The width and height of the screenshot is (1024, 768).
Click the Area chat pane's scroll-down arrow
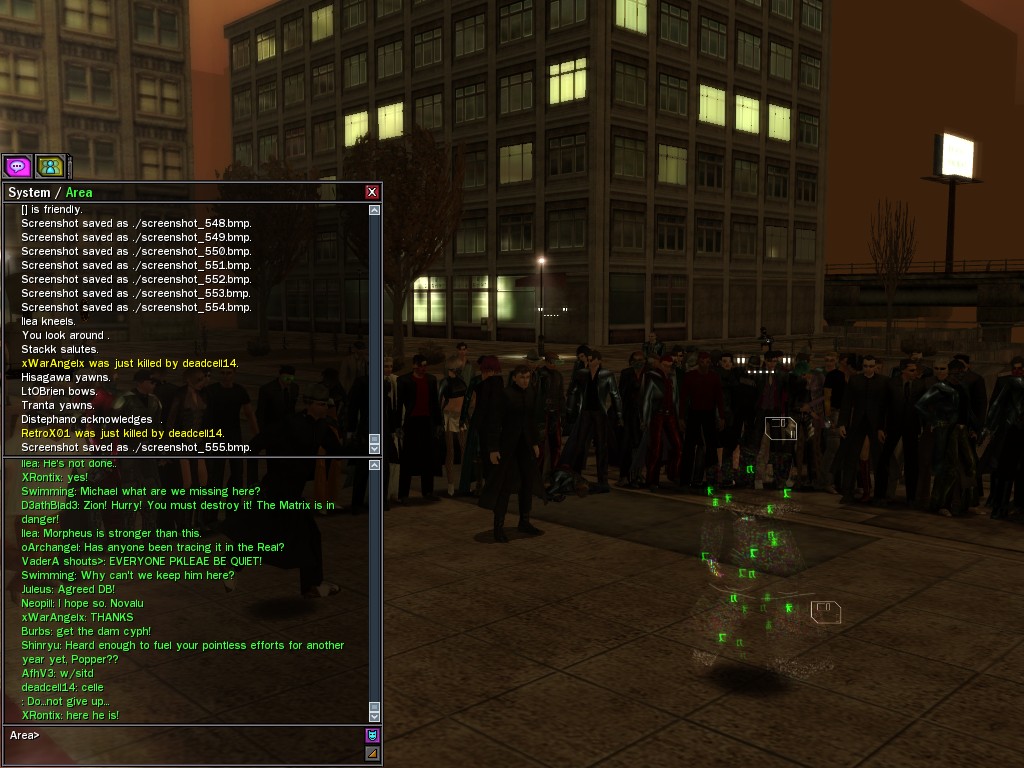375,716
